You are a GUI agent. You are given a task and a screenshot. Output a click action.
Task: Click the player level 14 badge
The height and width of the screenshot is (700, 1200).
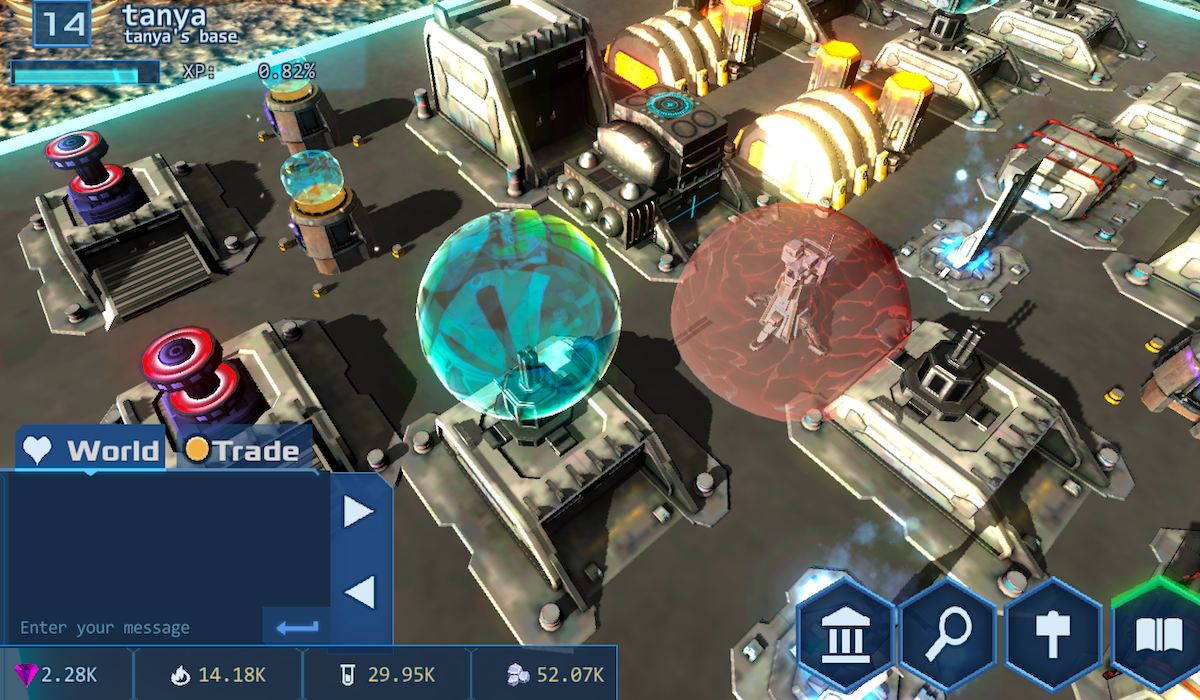point(62,23)
